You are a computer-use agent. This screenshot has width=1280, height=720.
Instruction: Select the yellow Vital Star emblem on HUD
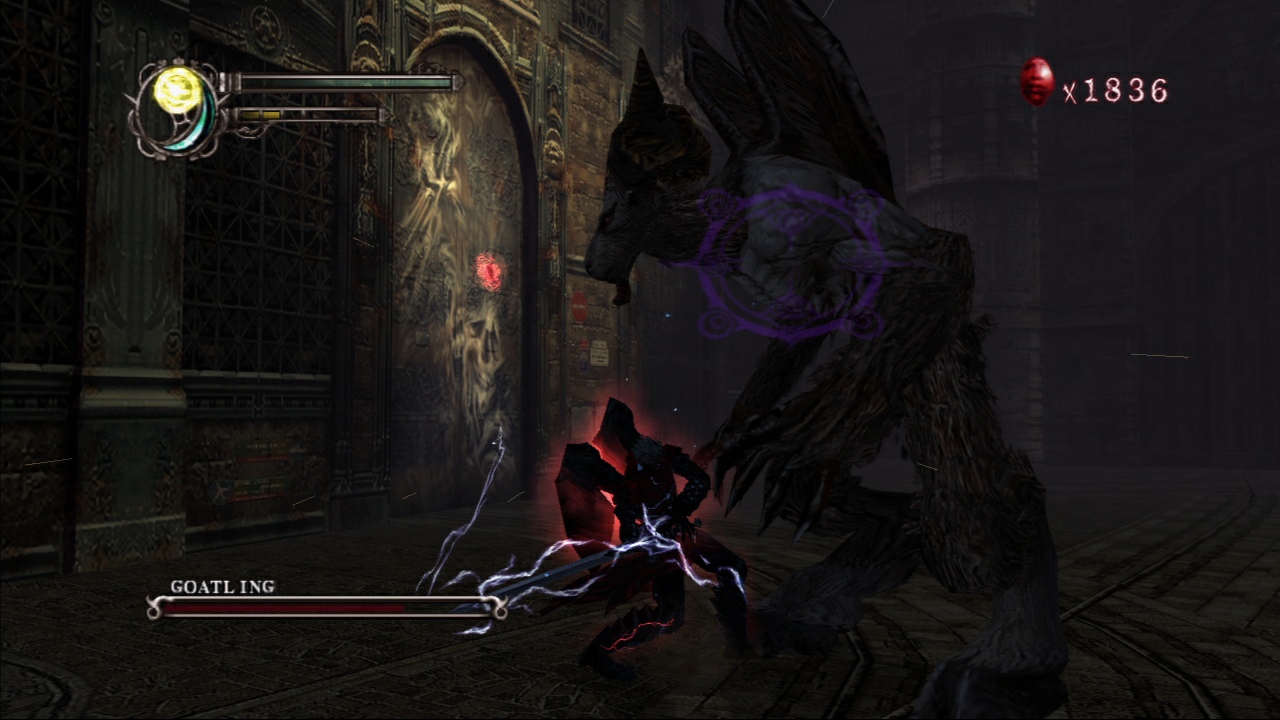176,88
